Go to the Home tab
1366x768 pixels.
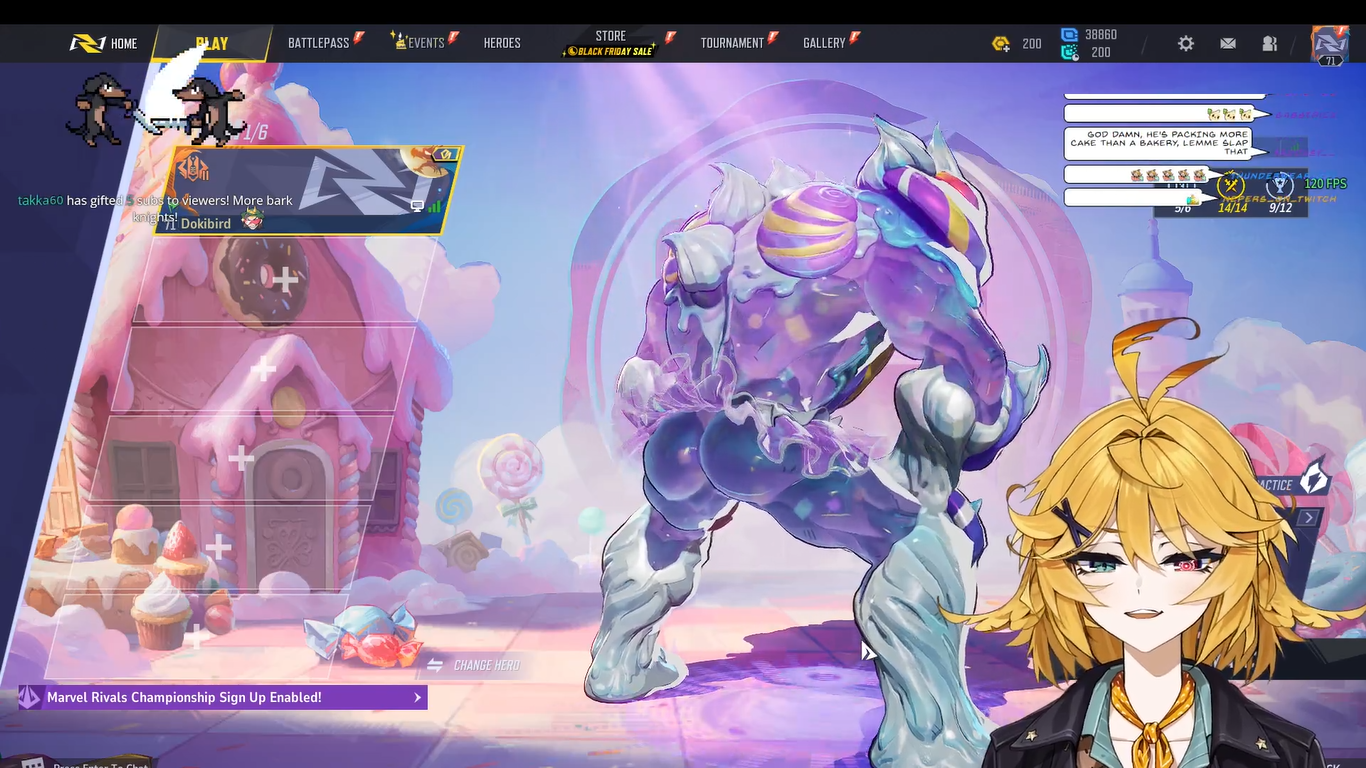point(105,43)
